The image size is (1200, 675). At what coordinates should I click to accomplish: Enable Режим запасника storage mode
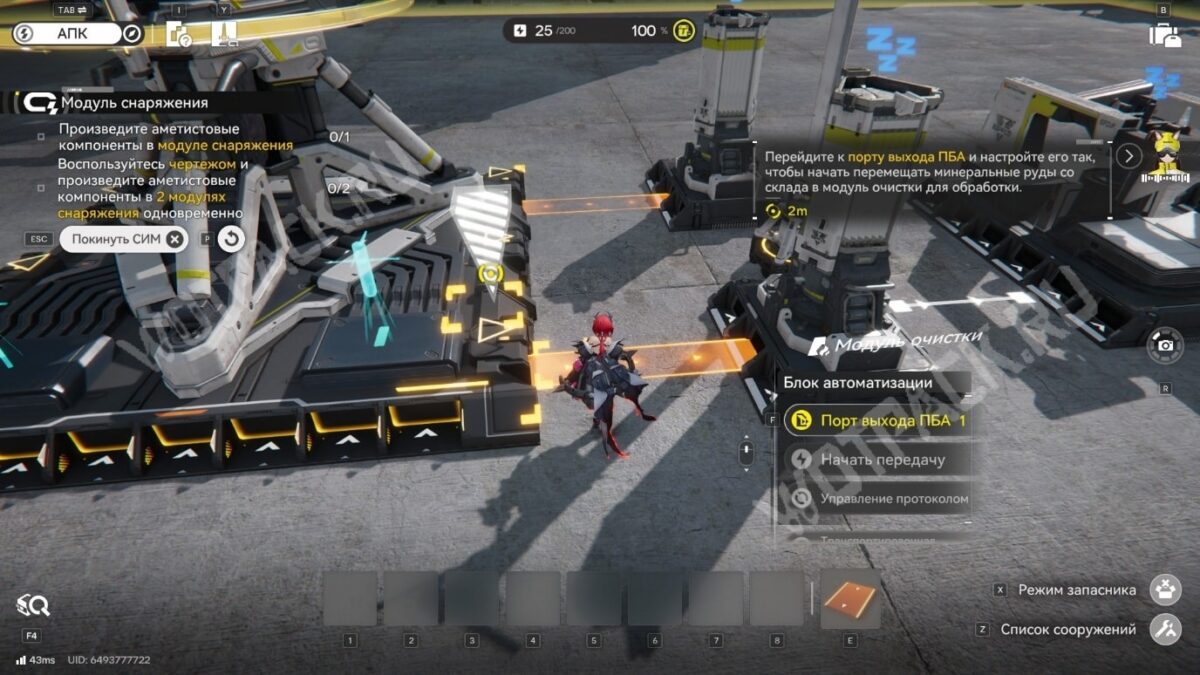pyautogui.click(x=1165, y=590)
